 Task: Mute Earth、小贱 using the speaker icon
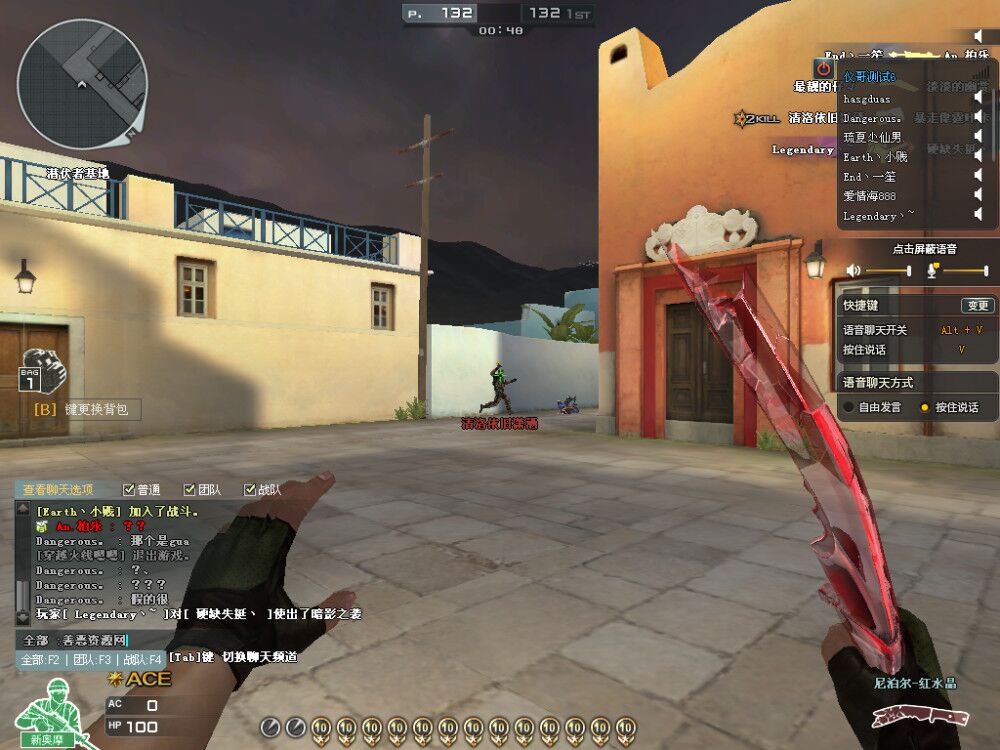coord(979,157)
